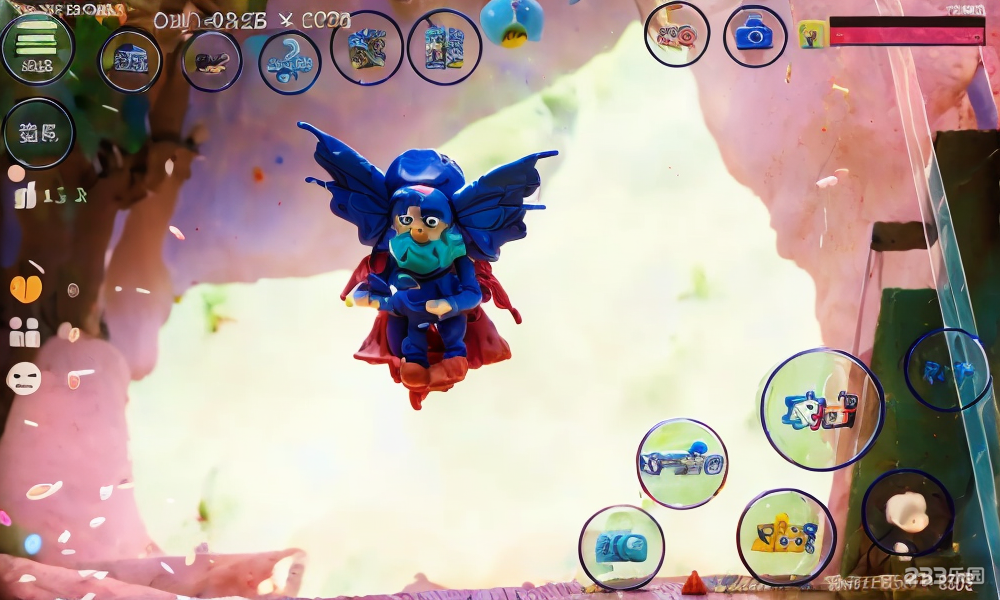Activate the yellow vehicle skill bubble
Screen dimensions: 1000x600
(x=786, y=537)
